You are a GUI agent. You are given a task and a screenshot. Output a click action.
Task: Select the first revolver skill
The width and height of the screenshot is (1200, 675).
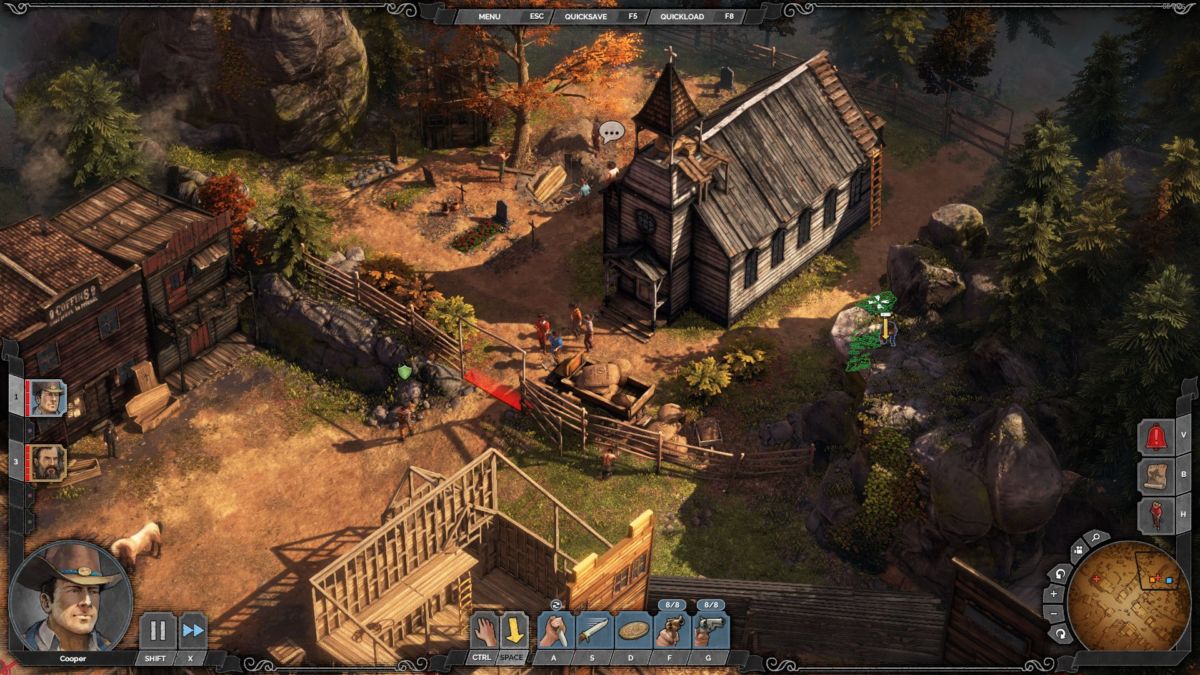(672, 631)
